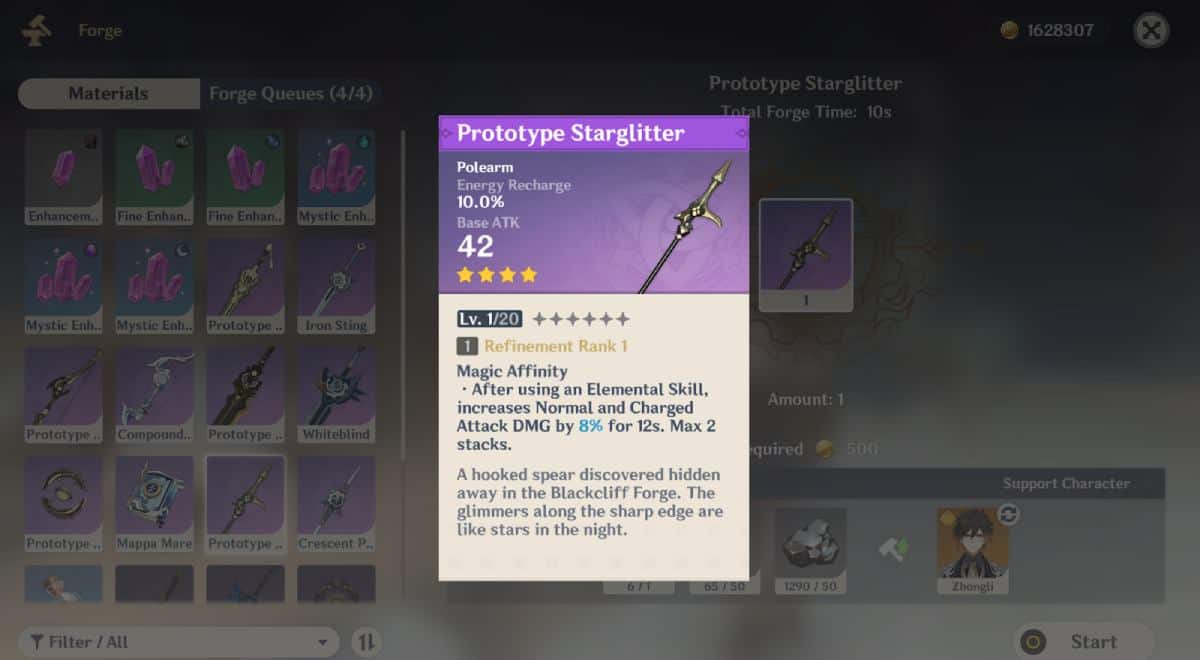Select the Compound Bow item
The height and width of the screenshot is (660, 1200).
click(x=154, y=394)
